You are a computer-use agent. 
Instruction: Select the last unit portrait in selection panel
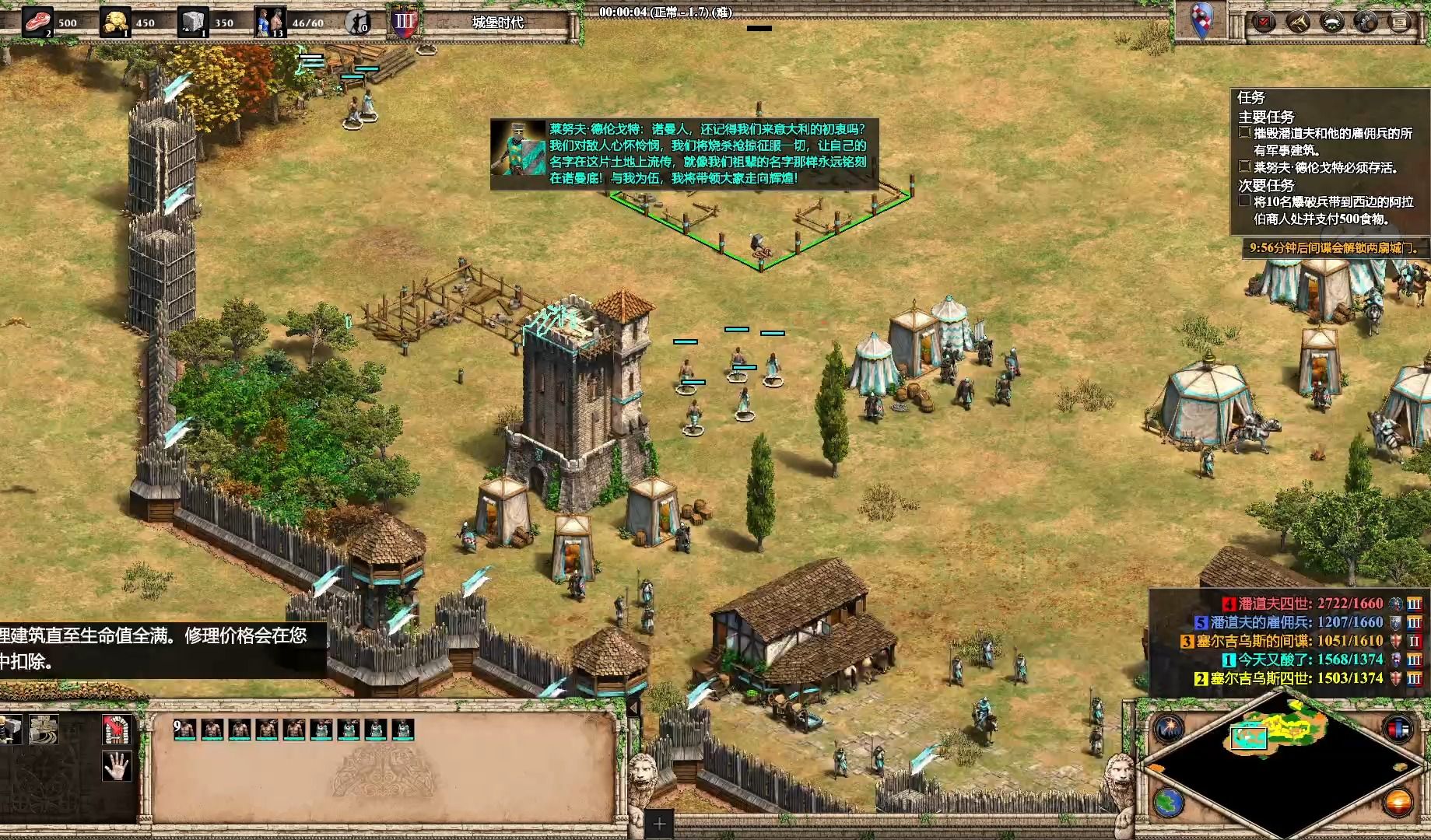403,730
